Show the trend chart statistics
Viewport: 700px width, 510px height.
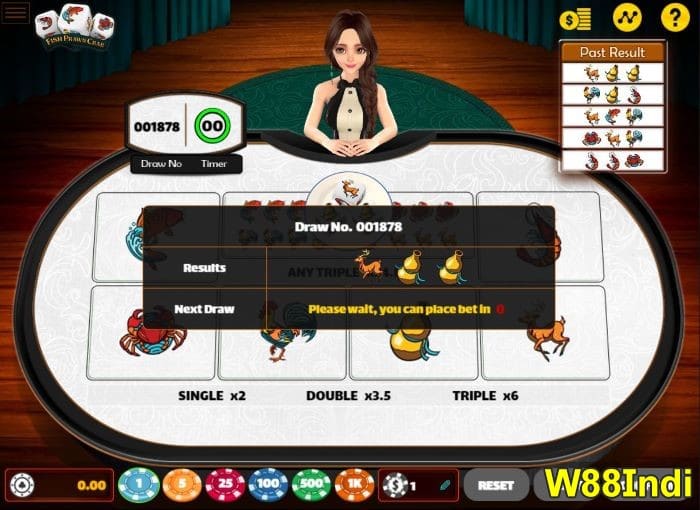coord(626,18)
